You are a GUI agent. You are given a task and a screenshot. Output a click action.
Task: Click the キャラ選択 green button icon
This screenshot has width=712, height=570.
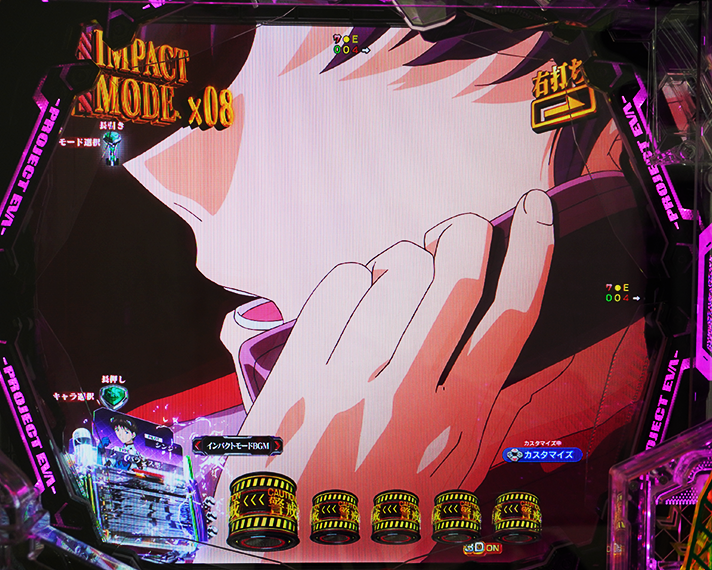pyautogui.click(x=115, y=397)
